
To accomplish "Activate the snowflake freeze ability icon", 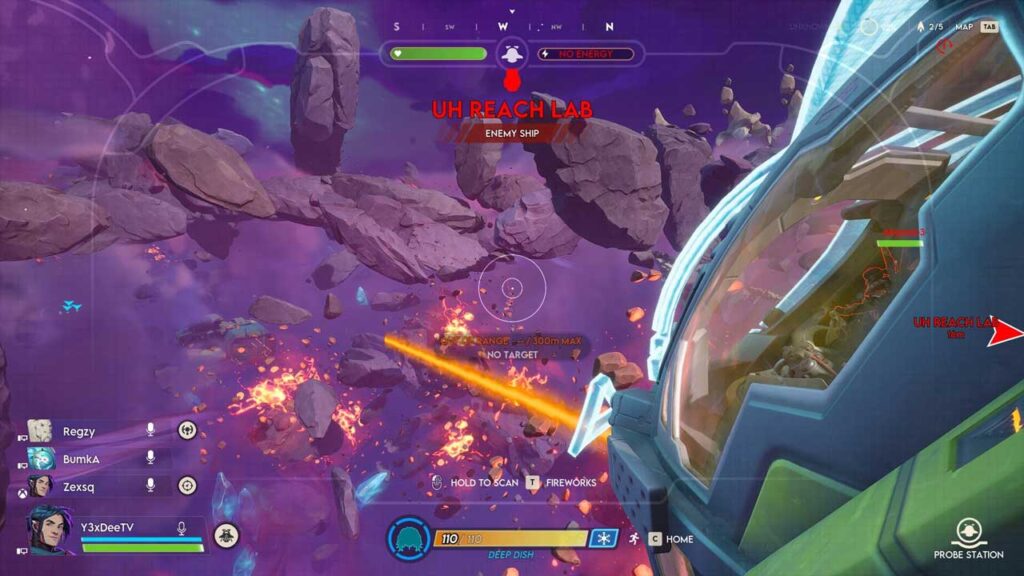I will click(602, 539).
